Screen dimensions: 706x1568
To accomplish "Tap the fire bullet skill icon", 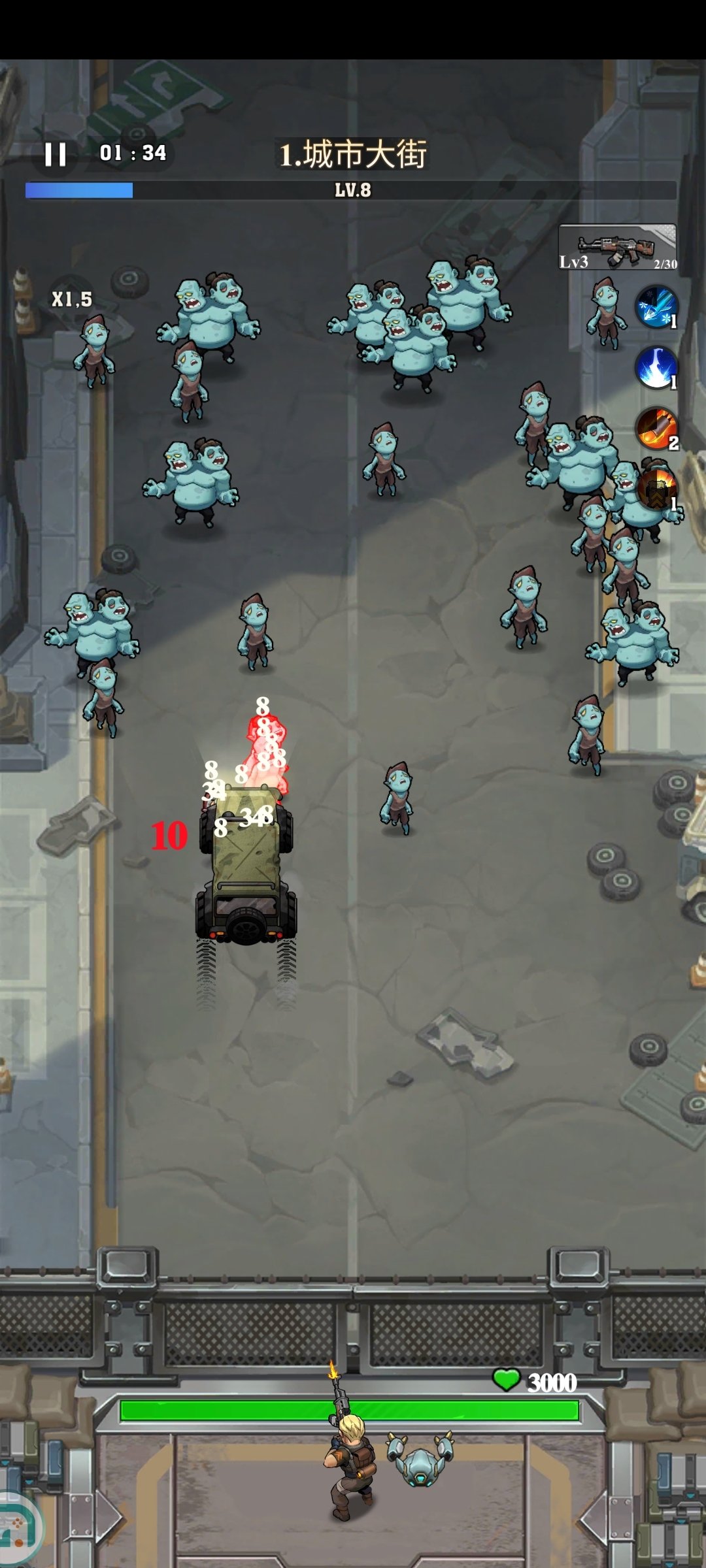I will click(x=656, y=429).
